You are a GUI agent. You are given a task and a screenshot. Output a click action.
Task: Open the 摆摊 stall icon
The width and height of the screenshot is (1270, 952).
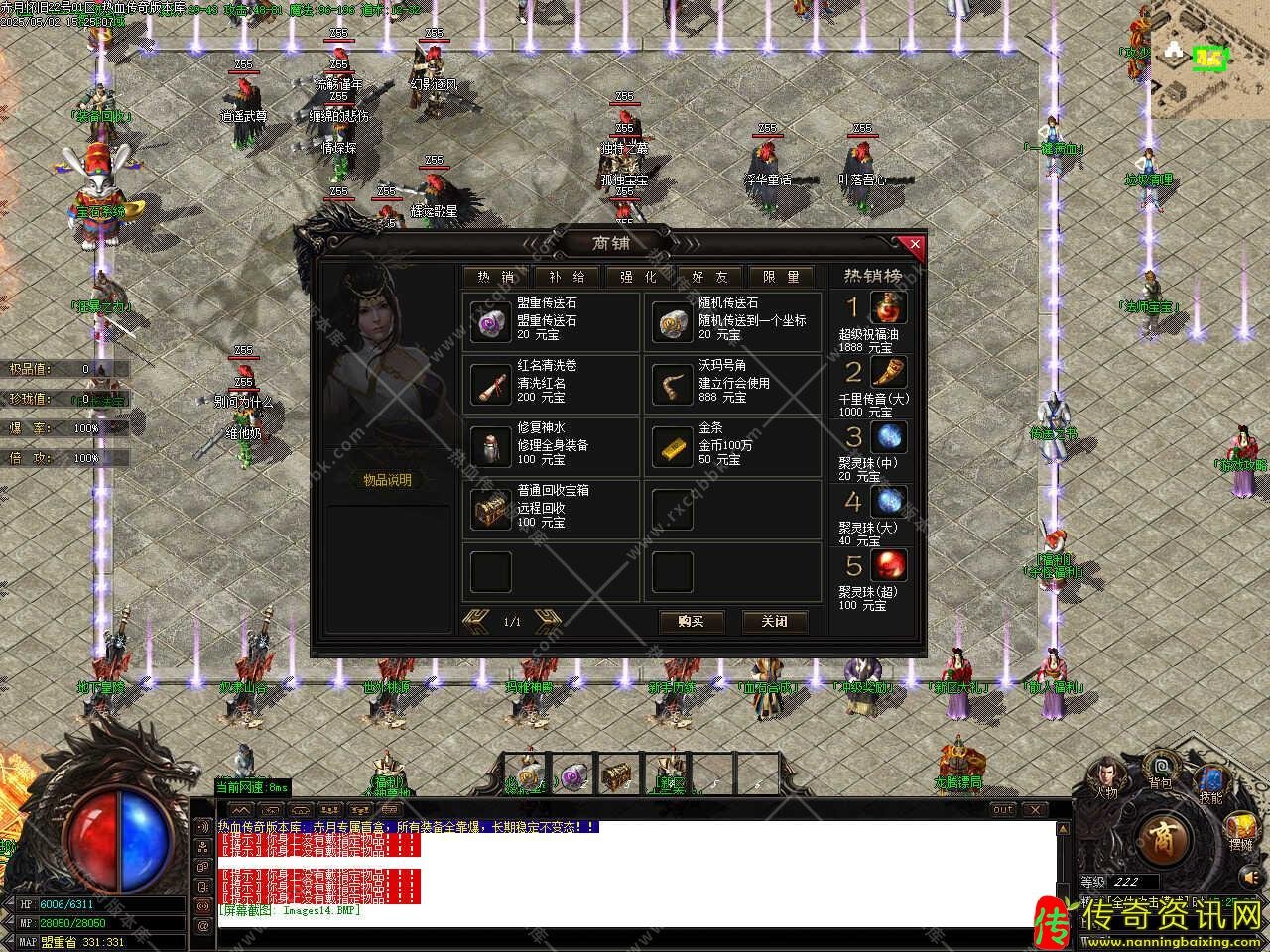click(1240, 831)
